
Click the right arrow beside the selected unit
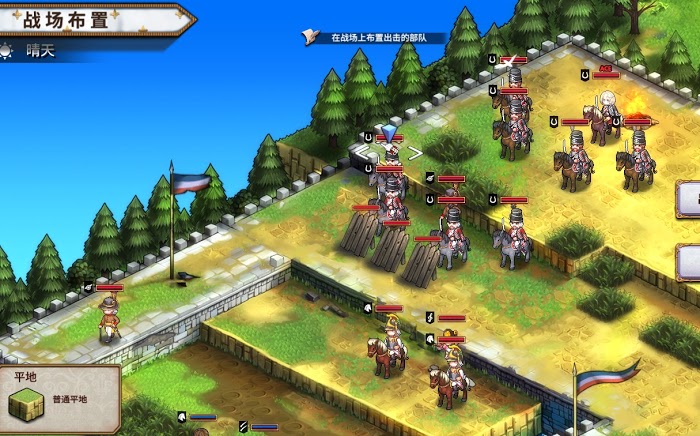point(414,153)
